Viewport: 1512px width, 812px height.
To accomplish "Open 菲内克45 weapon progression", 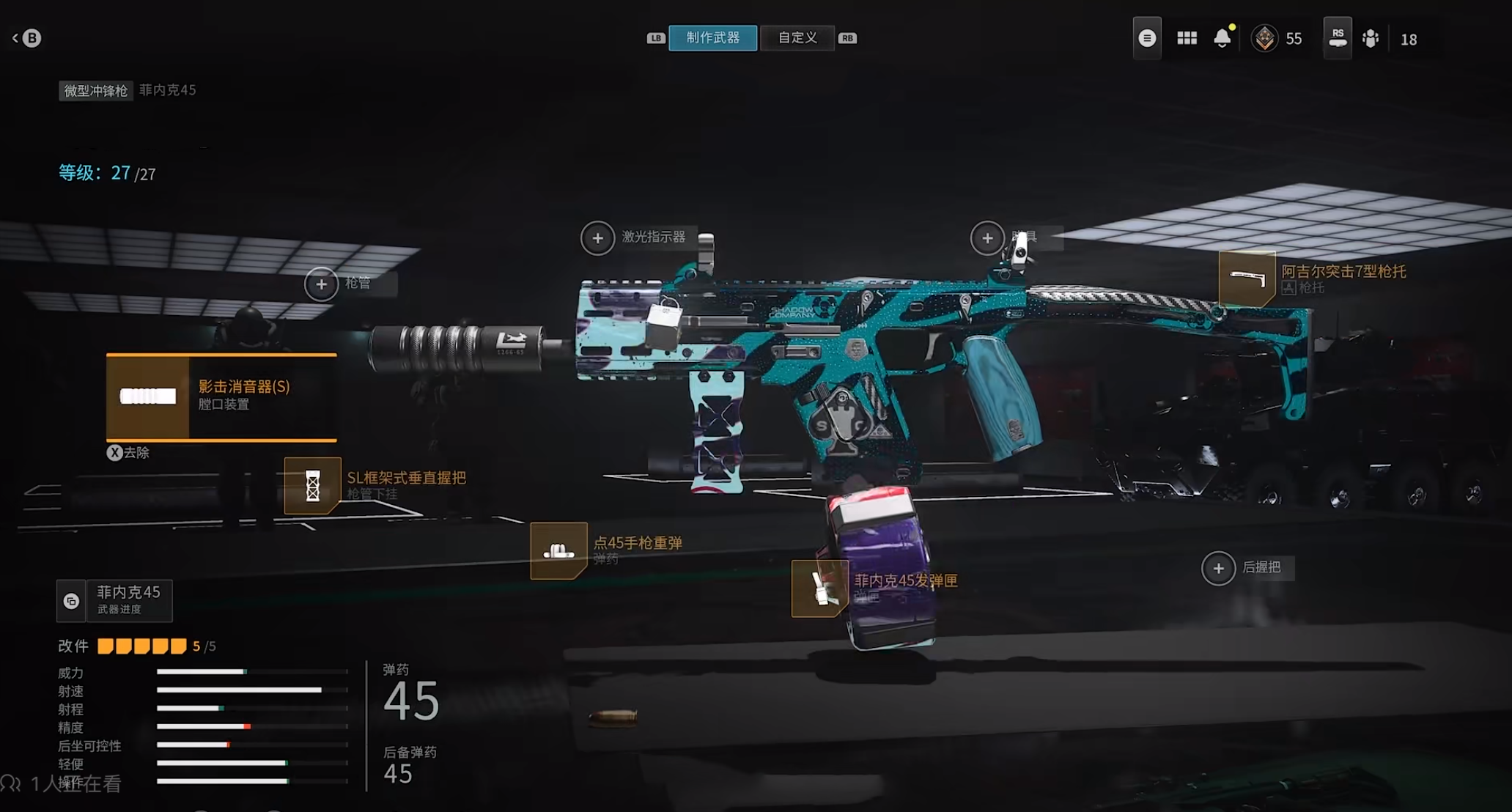I will click(115, 601).
